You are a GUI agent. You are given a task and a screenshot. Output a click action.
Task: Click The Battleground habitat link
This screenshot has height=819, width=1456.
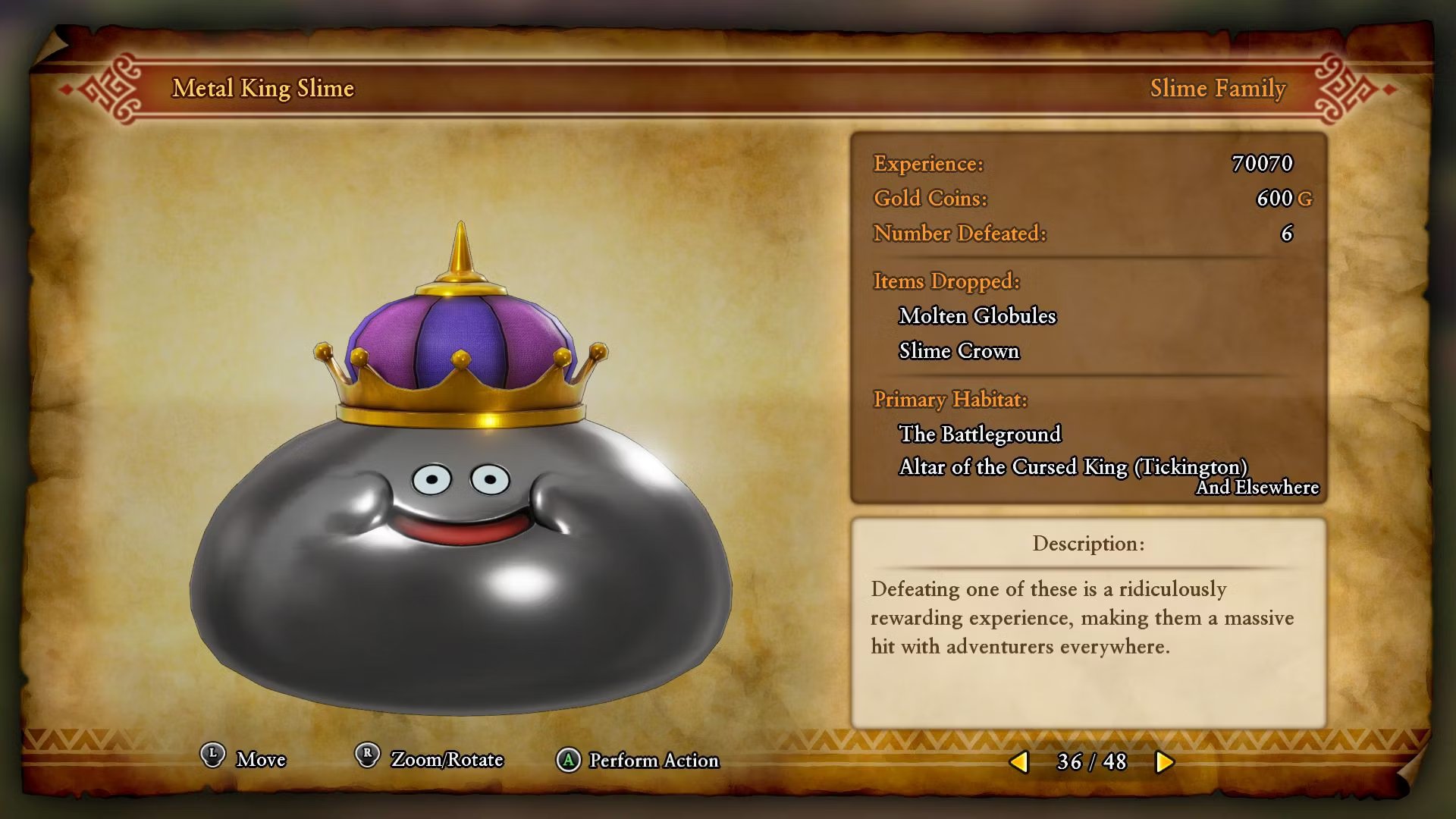[x=981, y=434]
